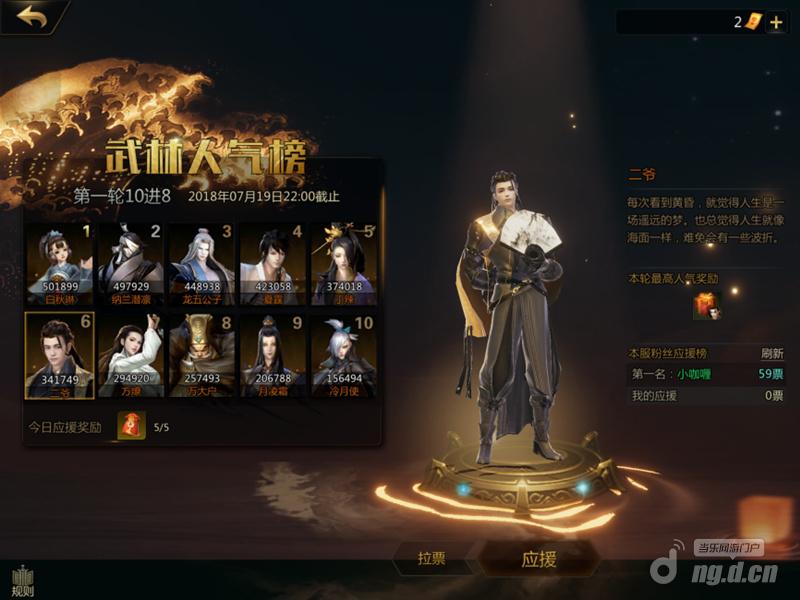Claim the 今日应援奖励 red gift pouch
Screen dimensions: 800x600
click(131, 427)
